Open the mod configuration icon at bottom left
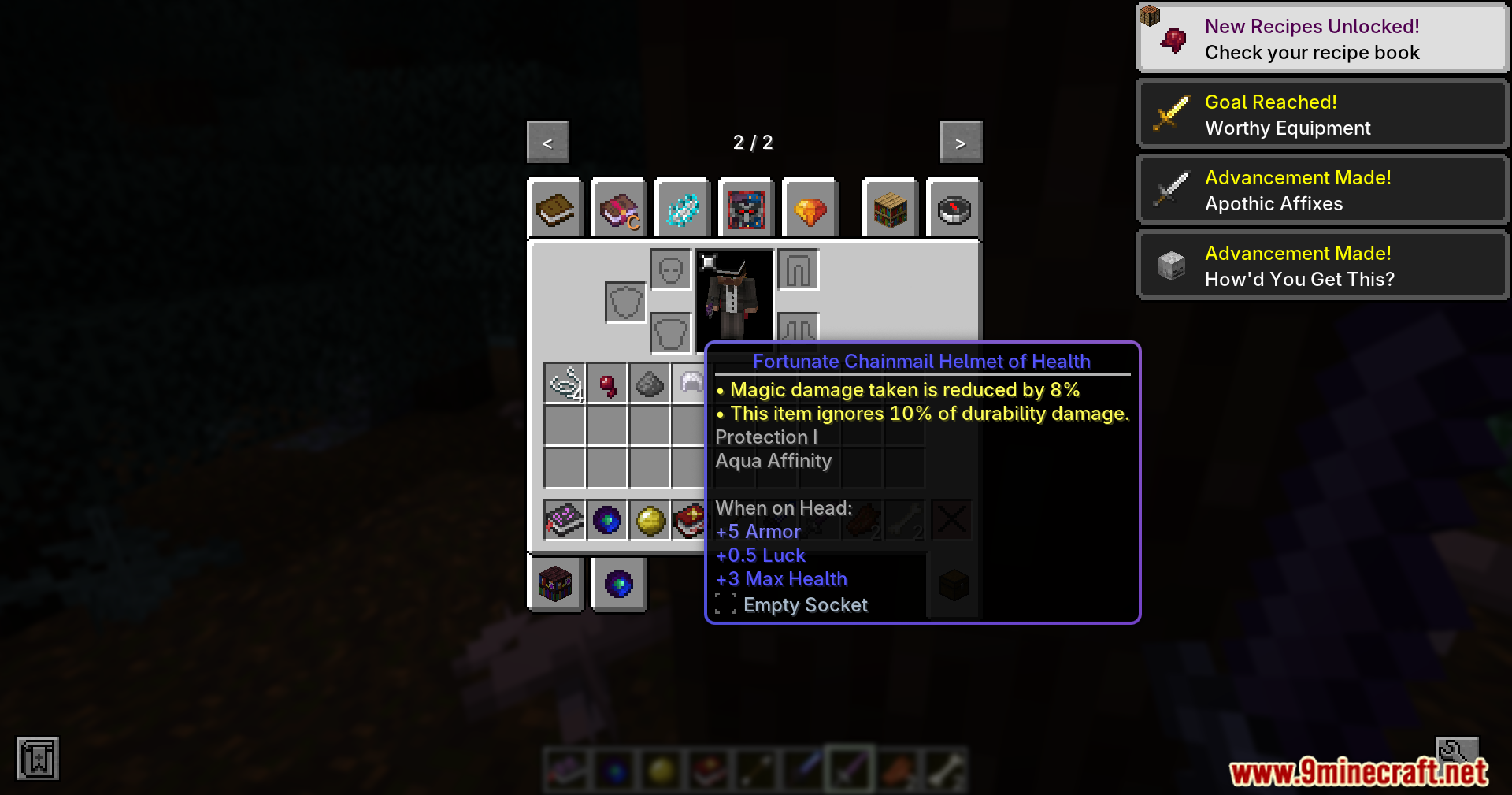Screen dimensions: 1512x795 [36, 758]
